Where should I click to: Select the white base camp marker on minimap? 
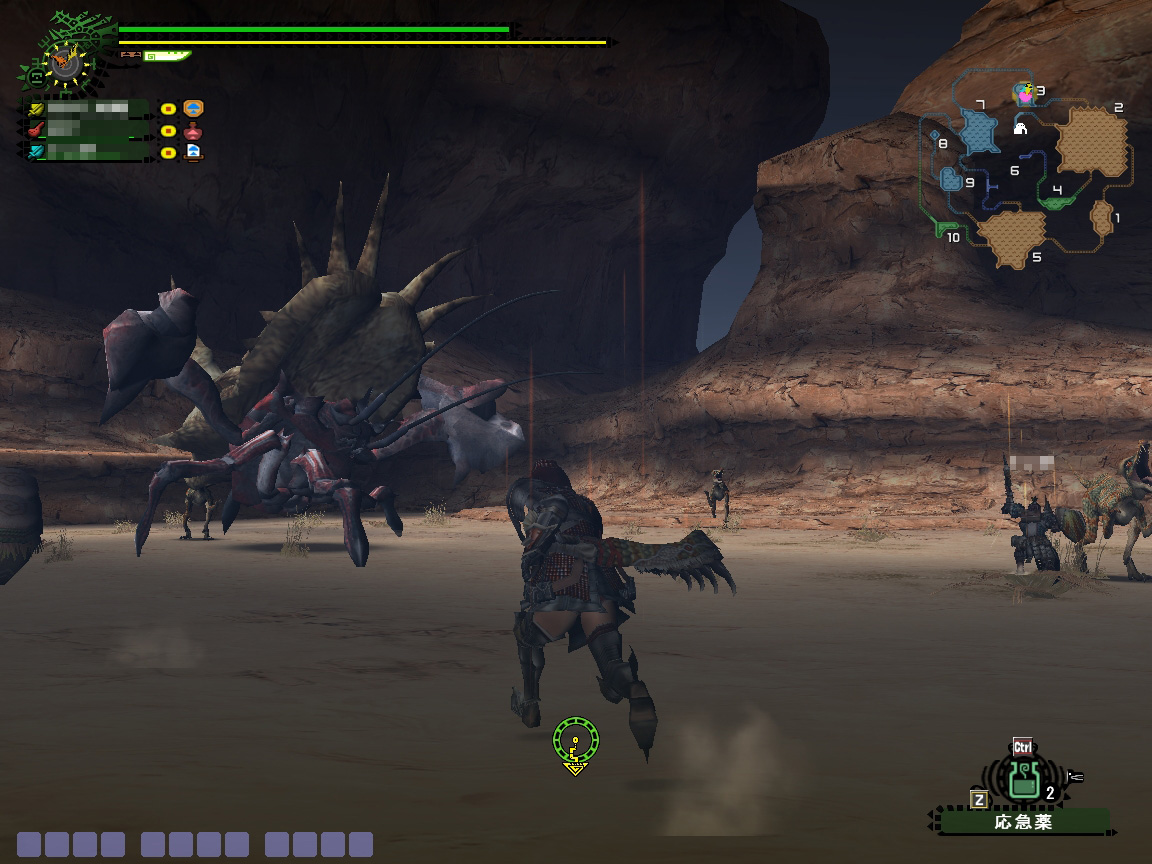pos(1021,128)
